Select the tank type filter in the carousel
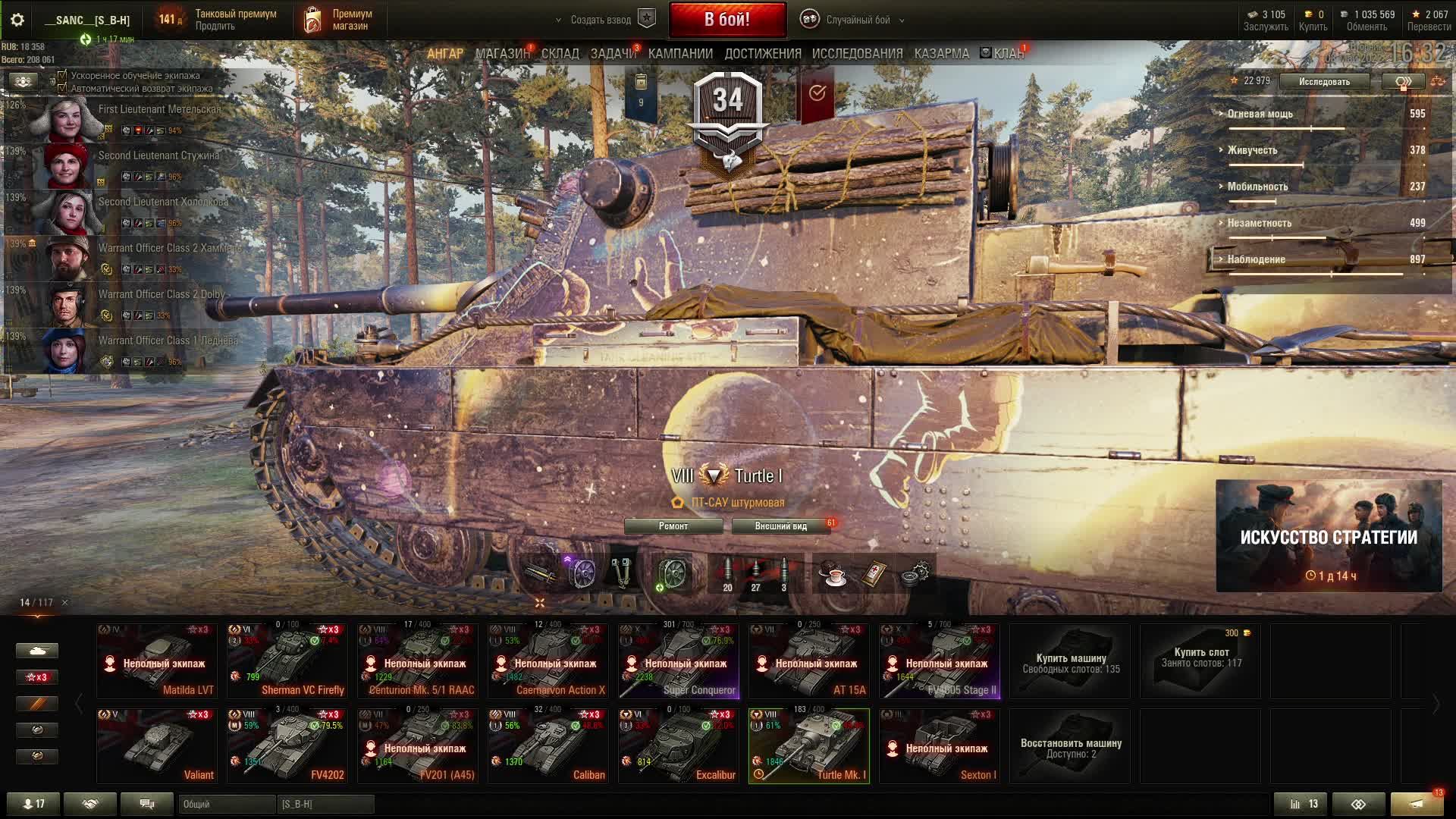 tap(36, 650)
